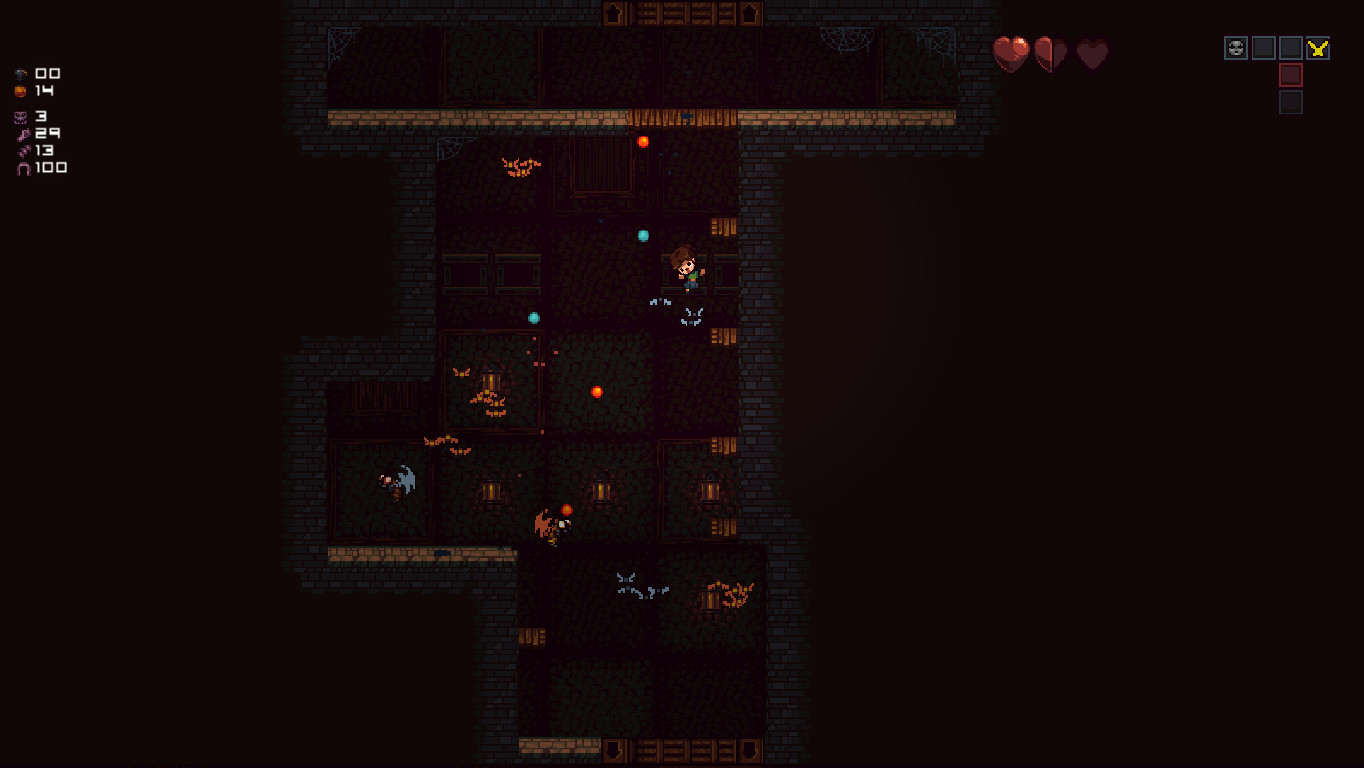Click the pumpkin currency icon showing 14
The image size is (1364, 768).
tap(20, 91)
